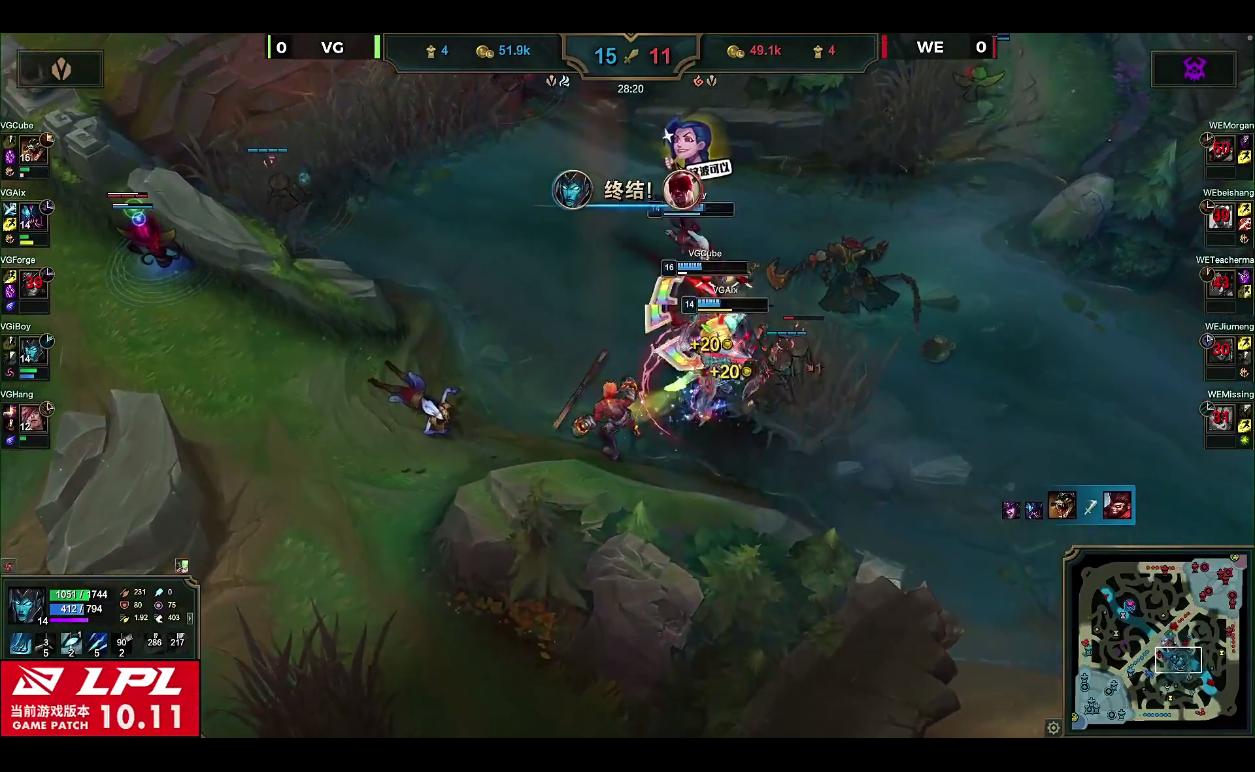Click the WE team emblem

coord(1194,68)
